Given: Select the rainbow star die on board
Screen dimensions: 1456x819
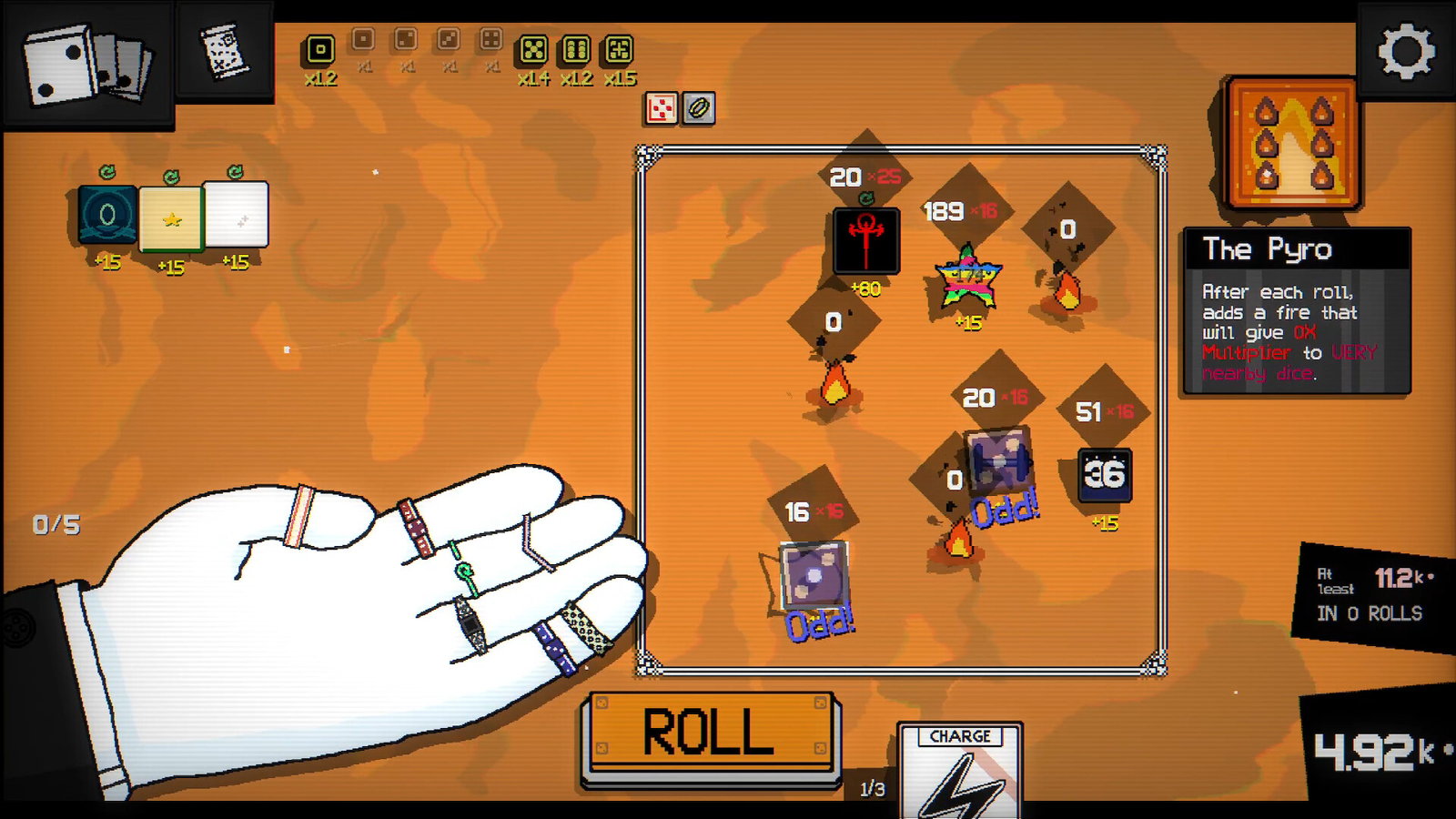Looking at the screenshot, I should coord(968,278).
